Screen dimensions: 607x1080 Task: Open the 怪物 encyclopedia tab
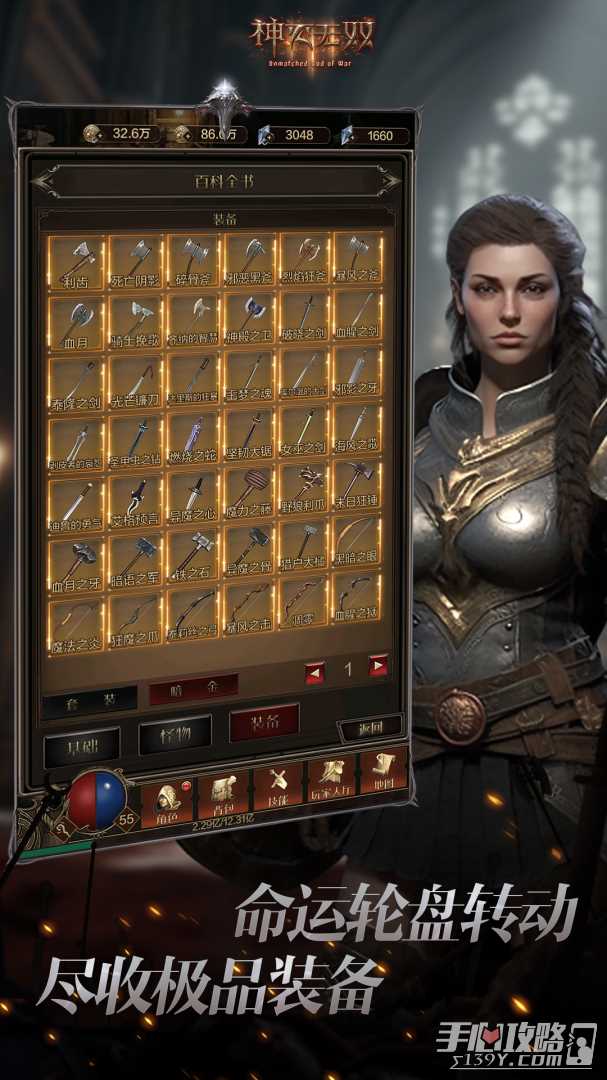[172, 735]
